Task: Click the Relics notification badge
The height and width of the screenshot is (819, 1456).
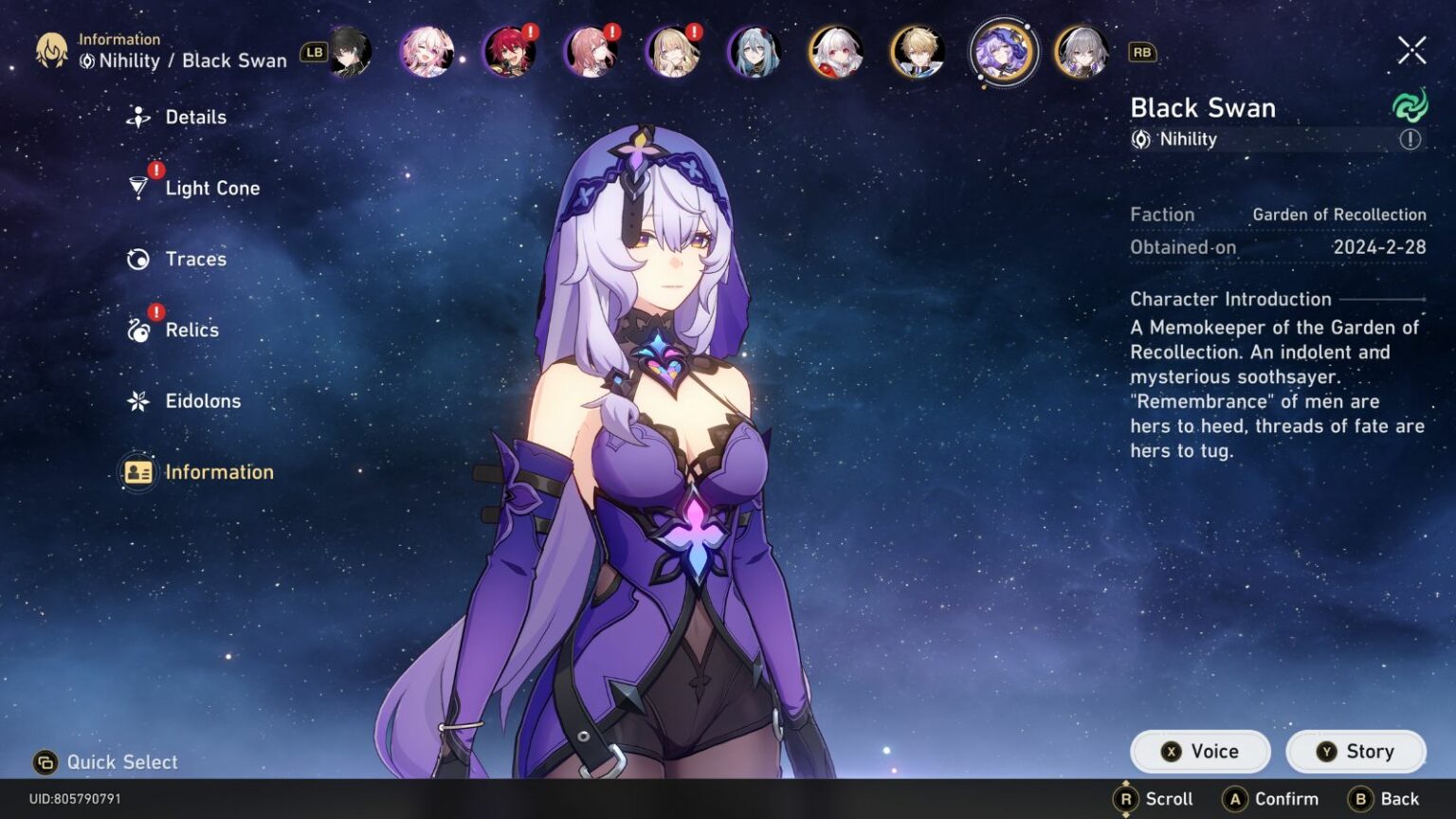Action: pos(155,310)
